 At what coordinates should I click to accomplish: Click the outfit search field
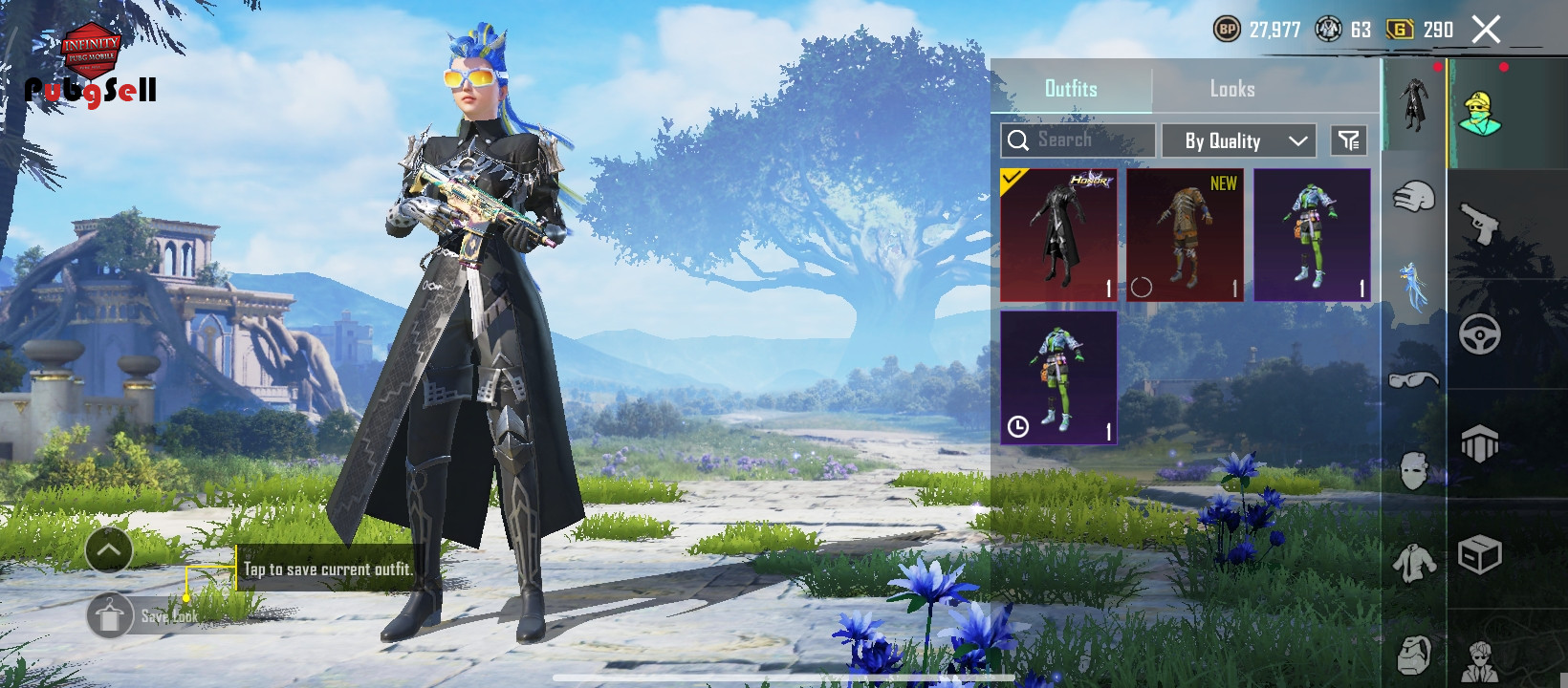point(1078,140)
